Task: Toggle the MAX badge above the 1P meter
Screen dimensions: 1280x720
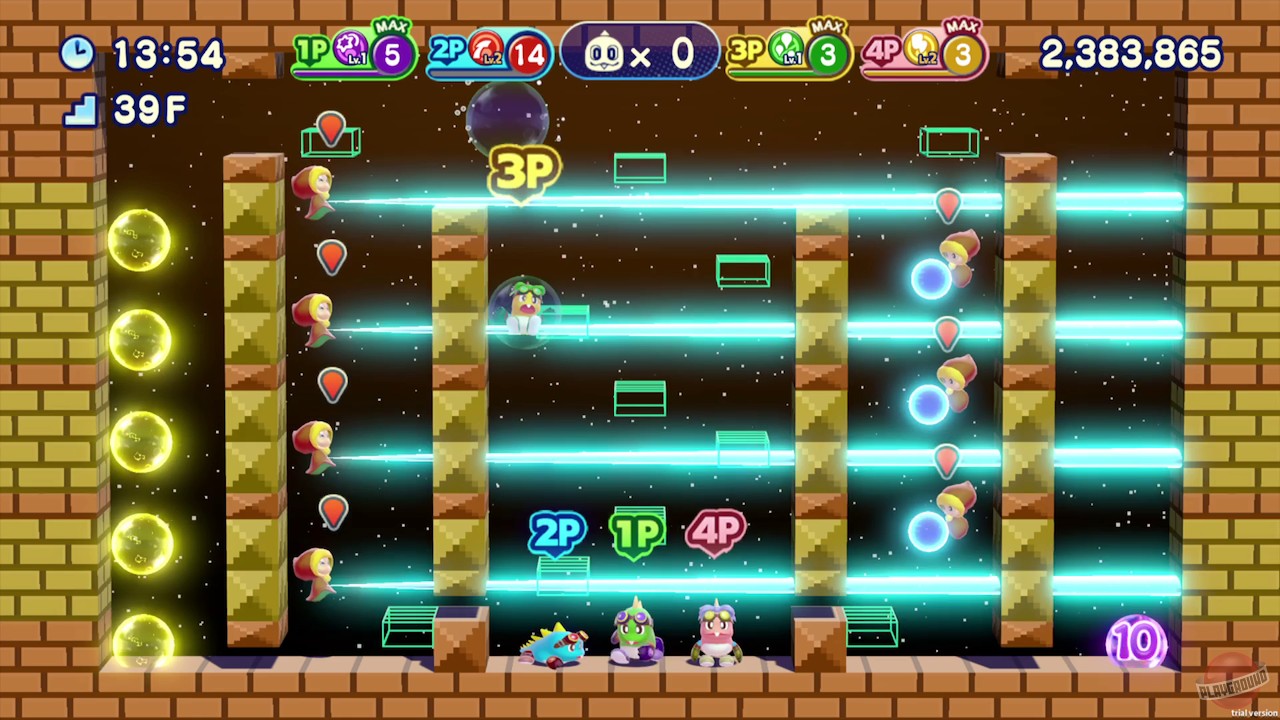Action: coord(390,27)
